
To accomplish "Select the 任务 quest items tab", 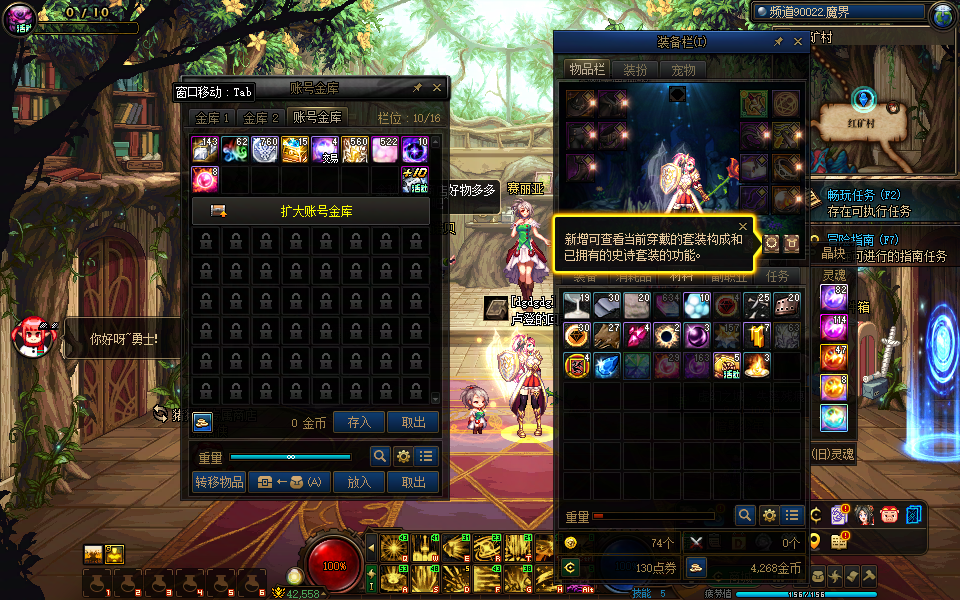I will 777,277.
